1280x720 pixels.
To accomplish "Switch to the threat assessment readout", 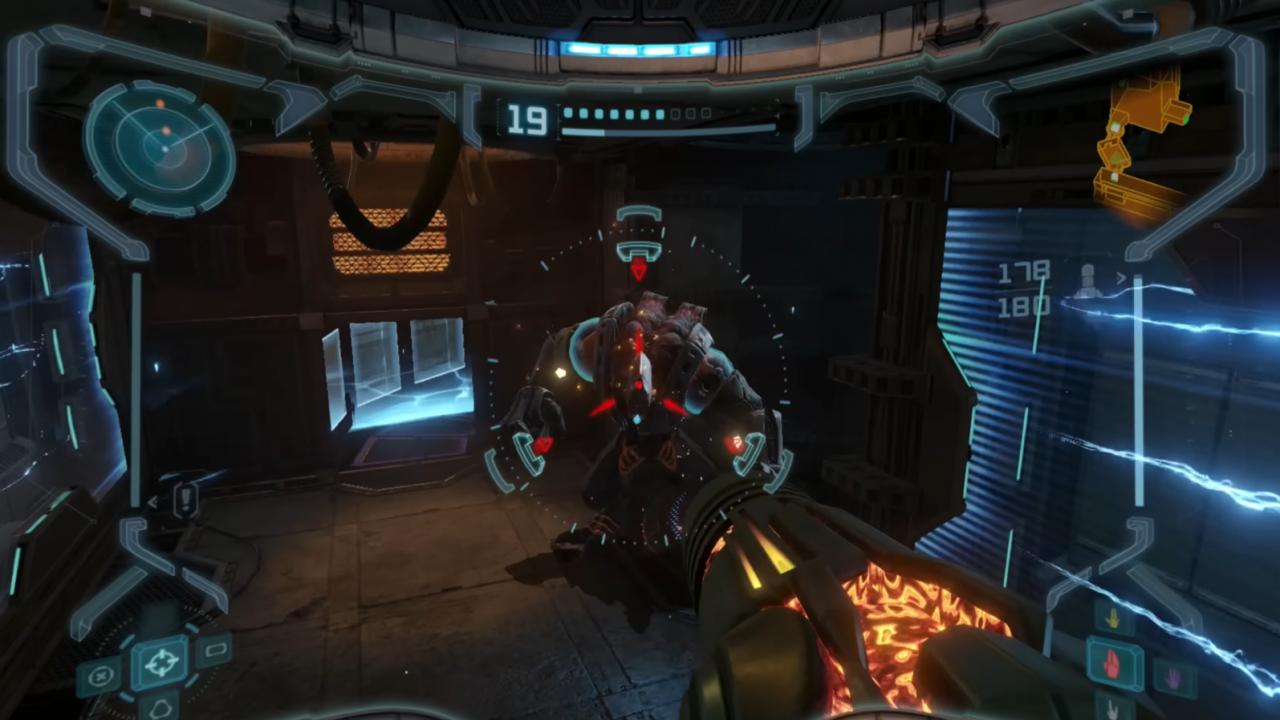I will click(1085, 280).
